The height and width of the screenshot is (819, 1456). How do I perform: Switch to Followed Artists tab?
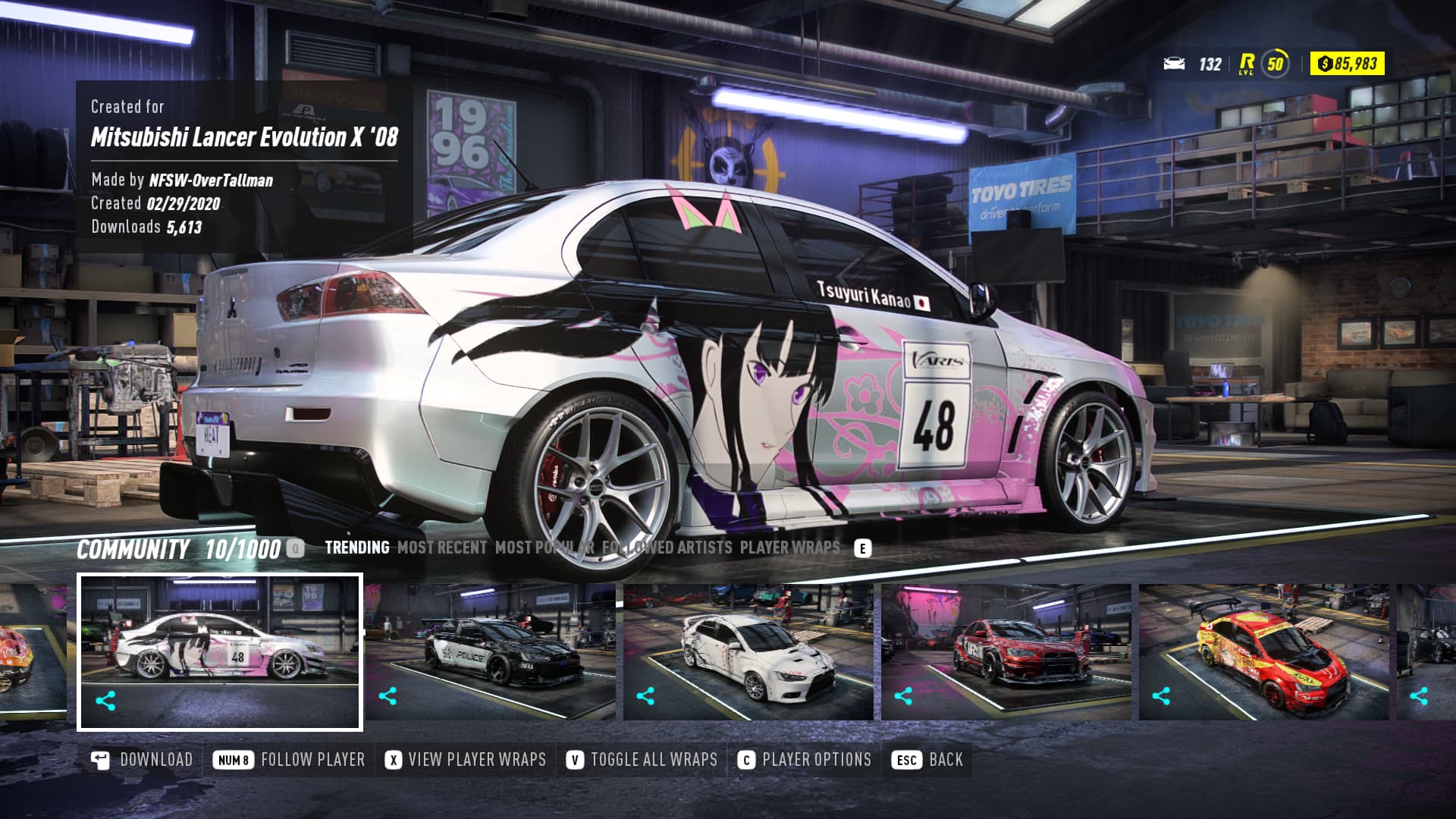point(667,548)
